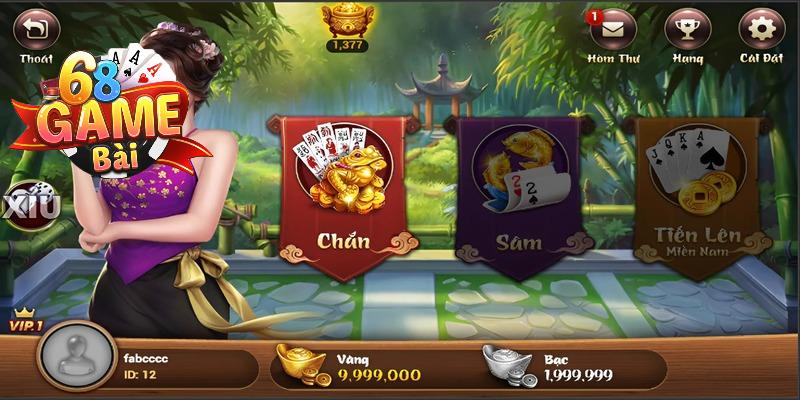Exit via the Thoát back button
The height and width of the screenshot is (400, 800).
tap(36, 30)
